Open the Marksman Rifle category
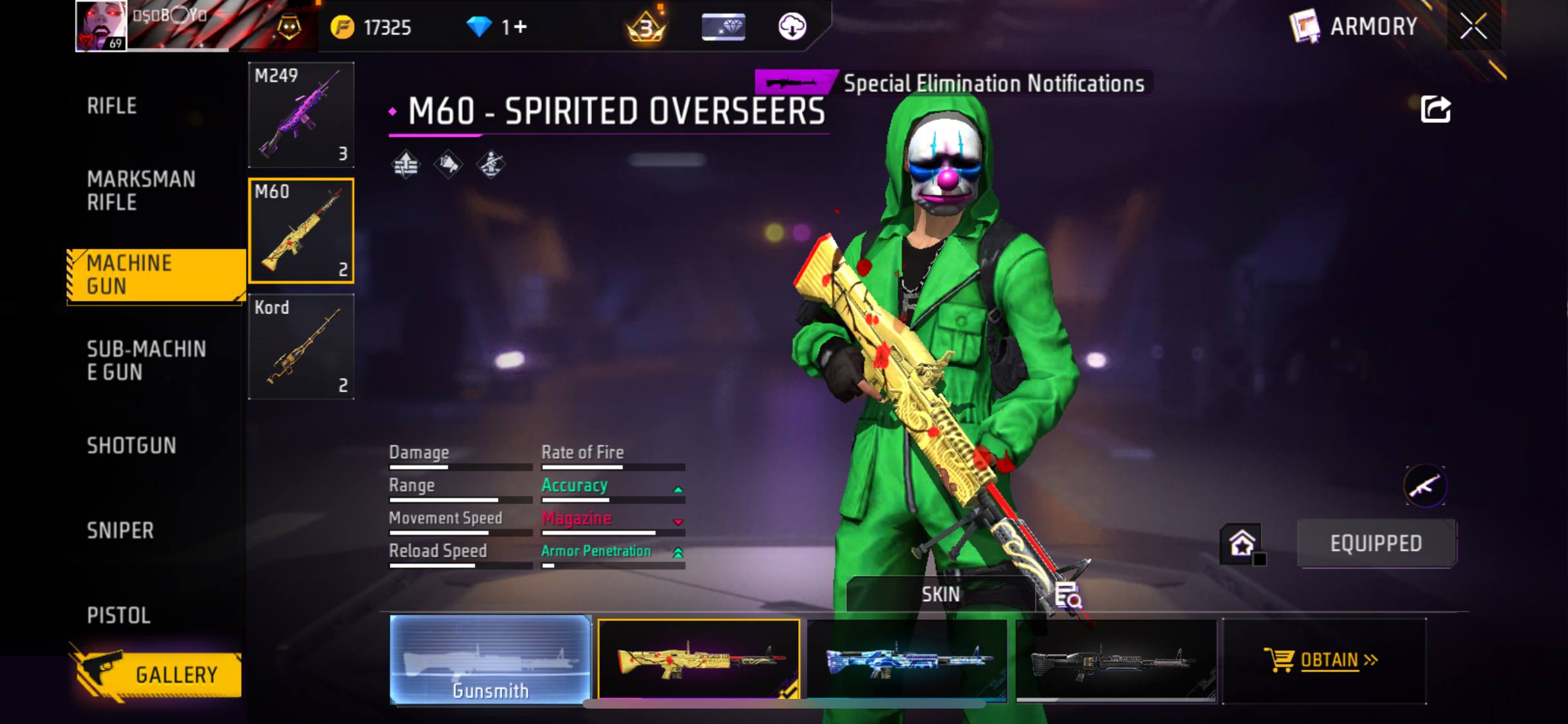The image size is (1568, 724). (x=141, y=190)
